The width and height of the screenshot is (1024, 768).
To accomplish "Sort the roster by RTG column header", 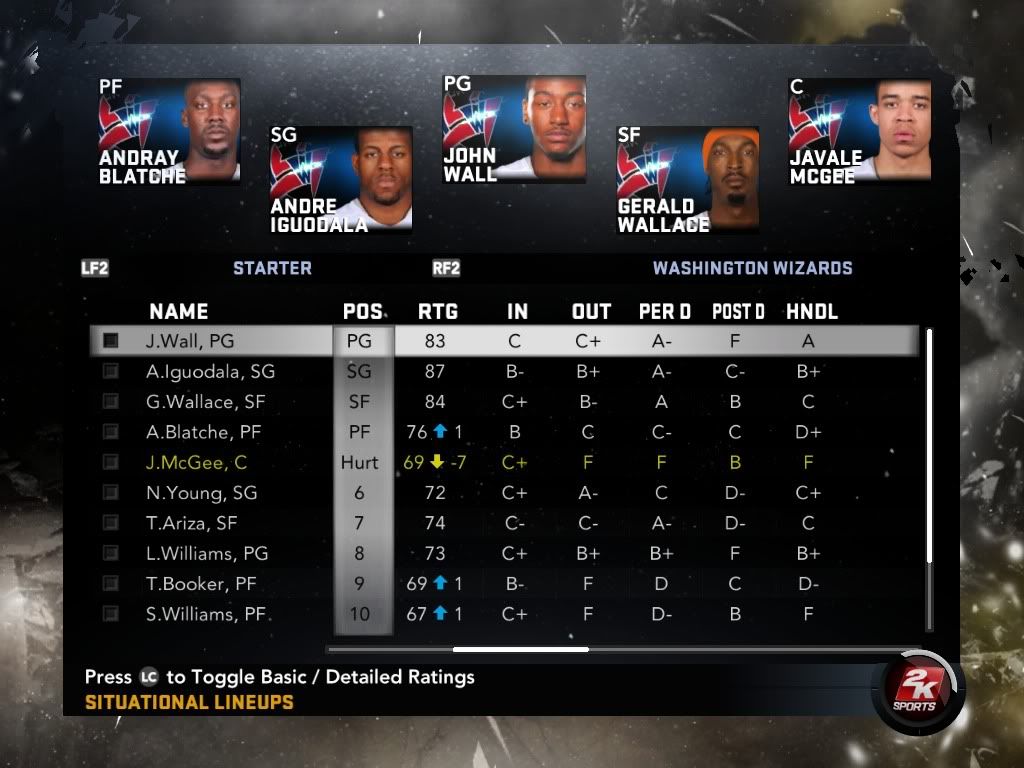I will tap(438, 312).
